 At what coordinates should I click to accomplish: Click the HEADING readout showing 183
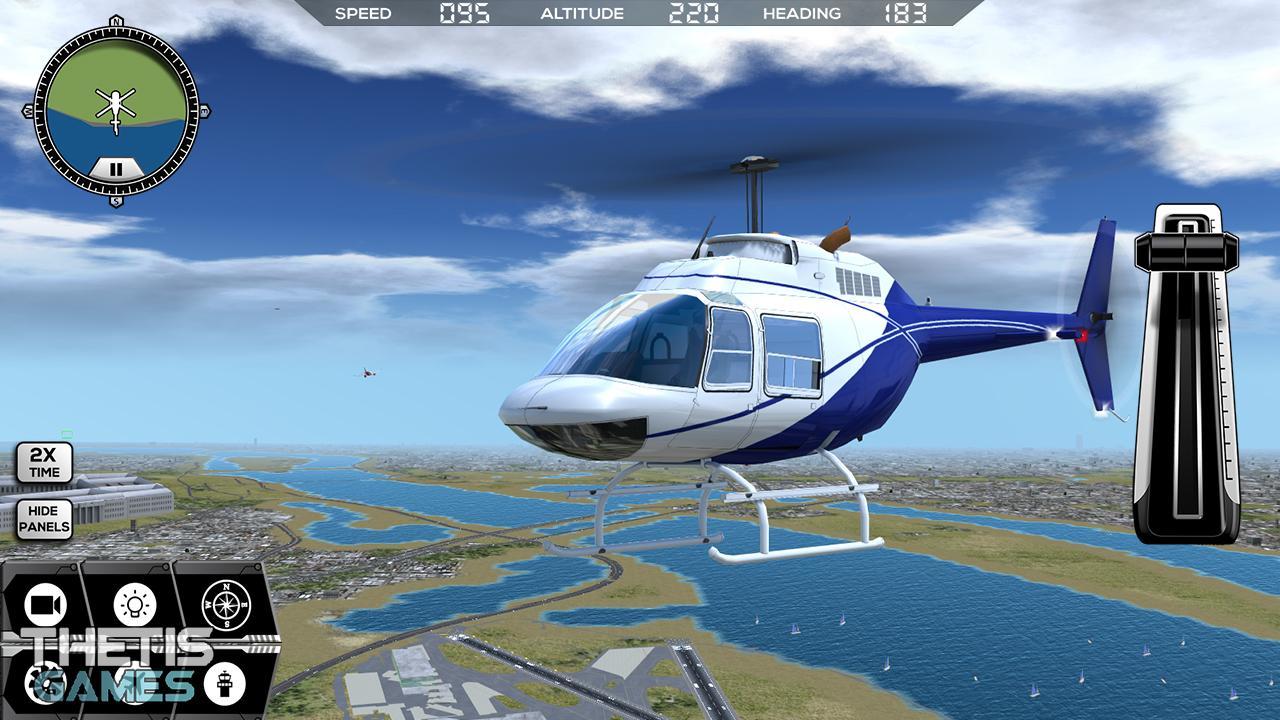pos(903,13)
